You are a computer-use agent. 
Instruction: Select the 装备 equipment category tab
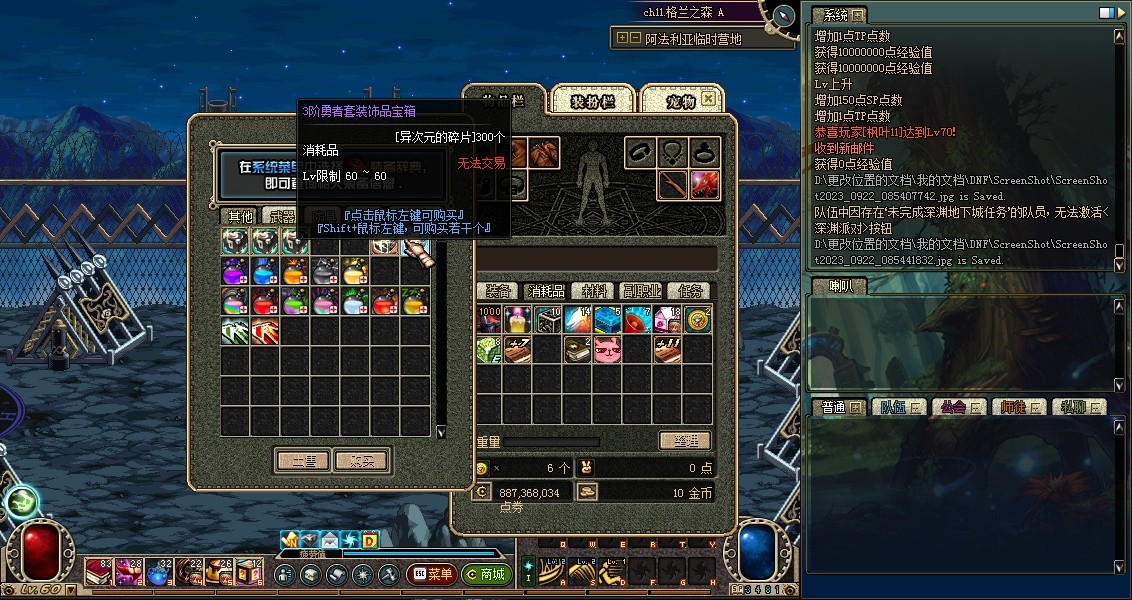tap(498, 291)
